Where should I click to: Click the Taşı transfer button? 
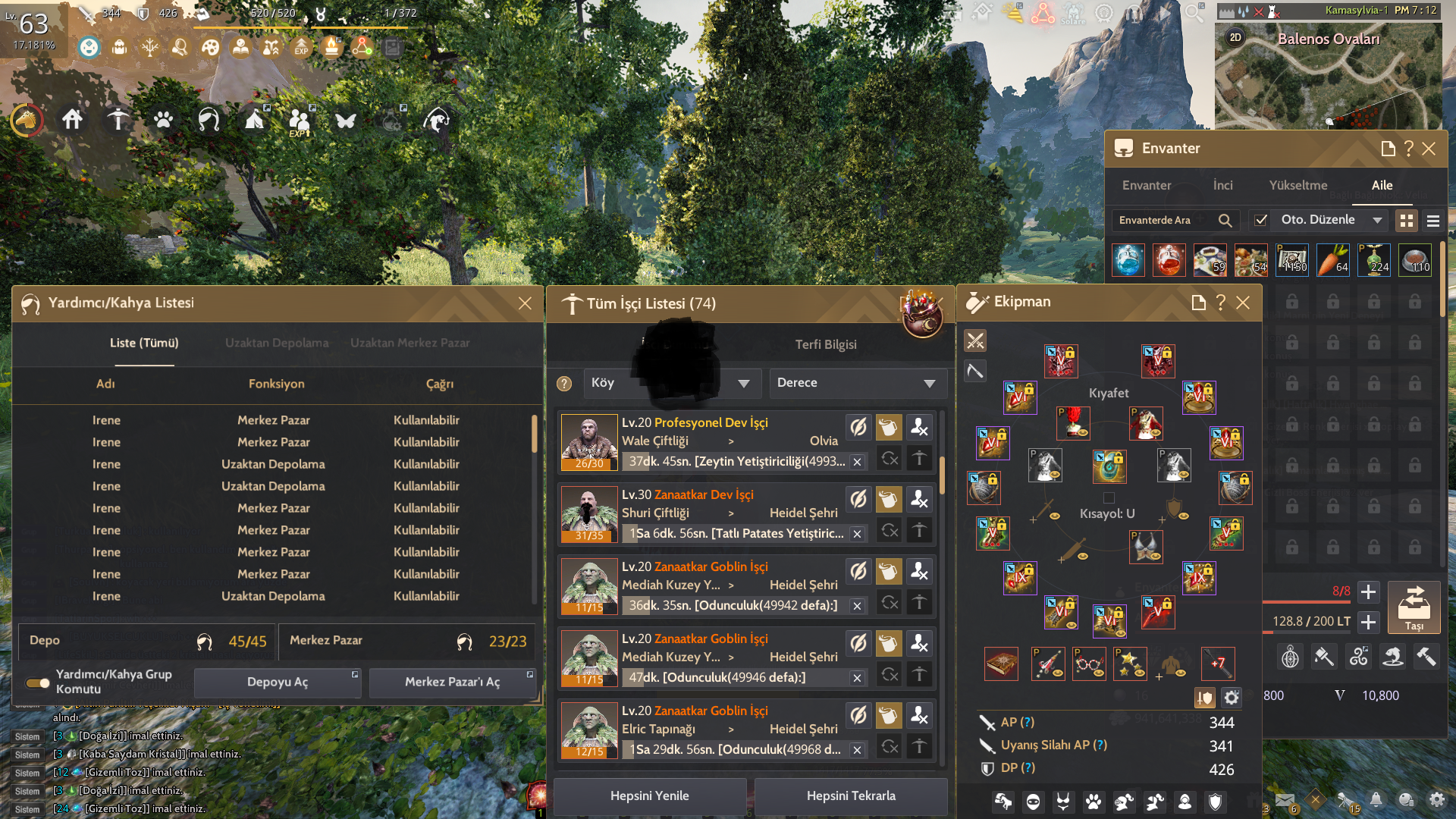1414,607
